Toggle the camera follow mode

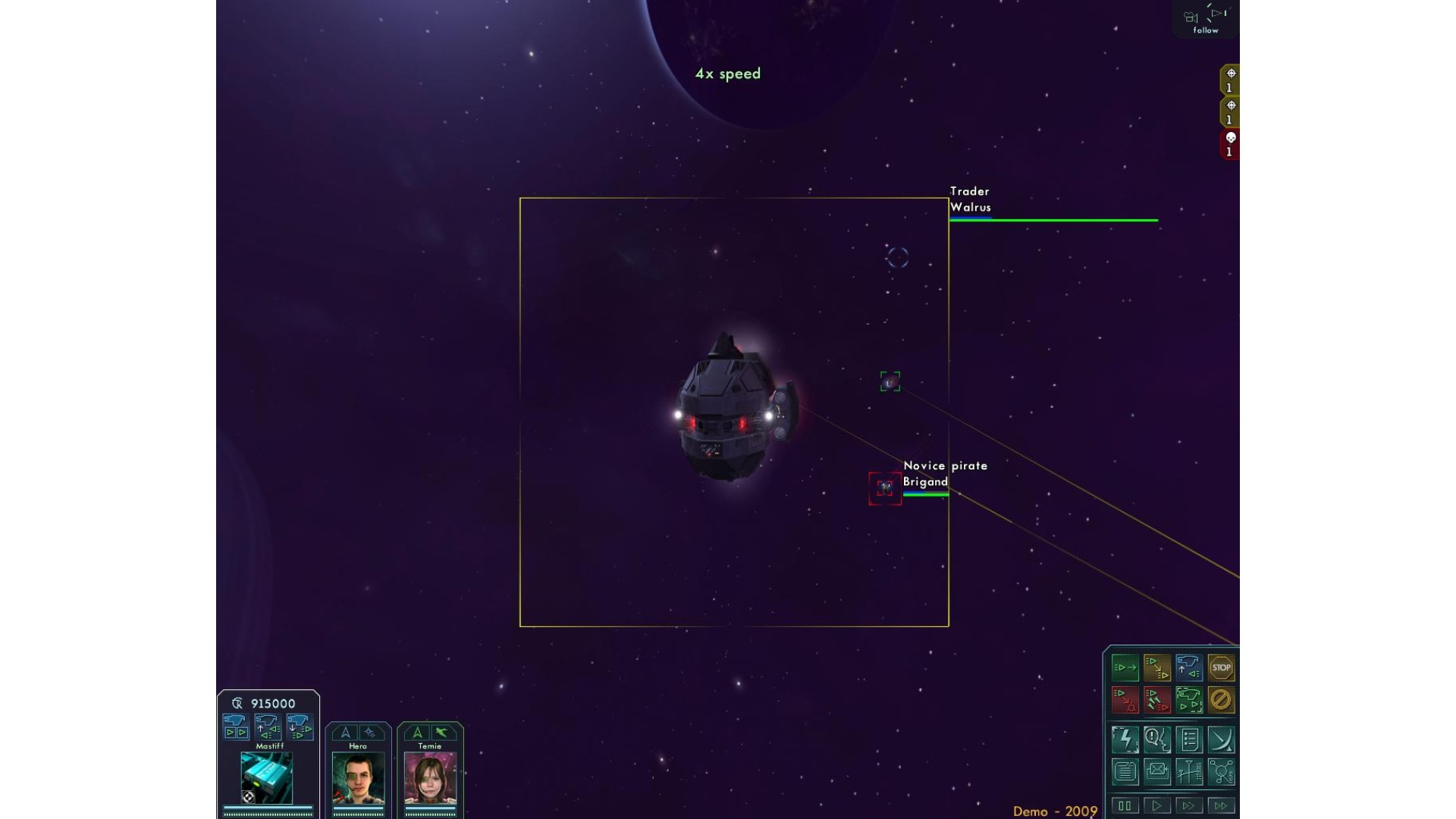click(1206, 20)
